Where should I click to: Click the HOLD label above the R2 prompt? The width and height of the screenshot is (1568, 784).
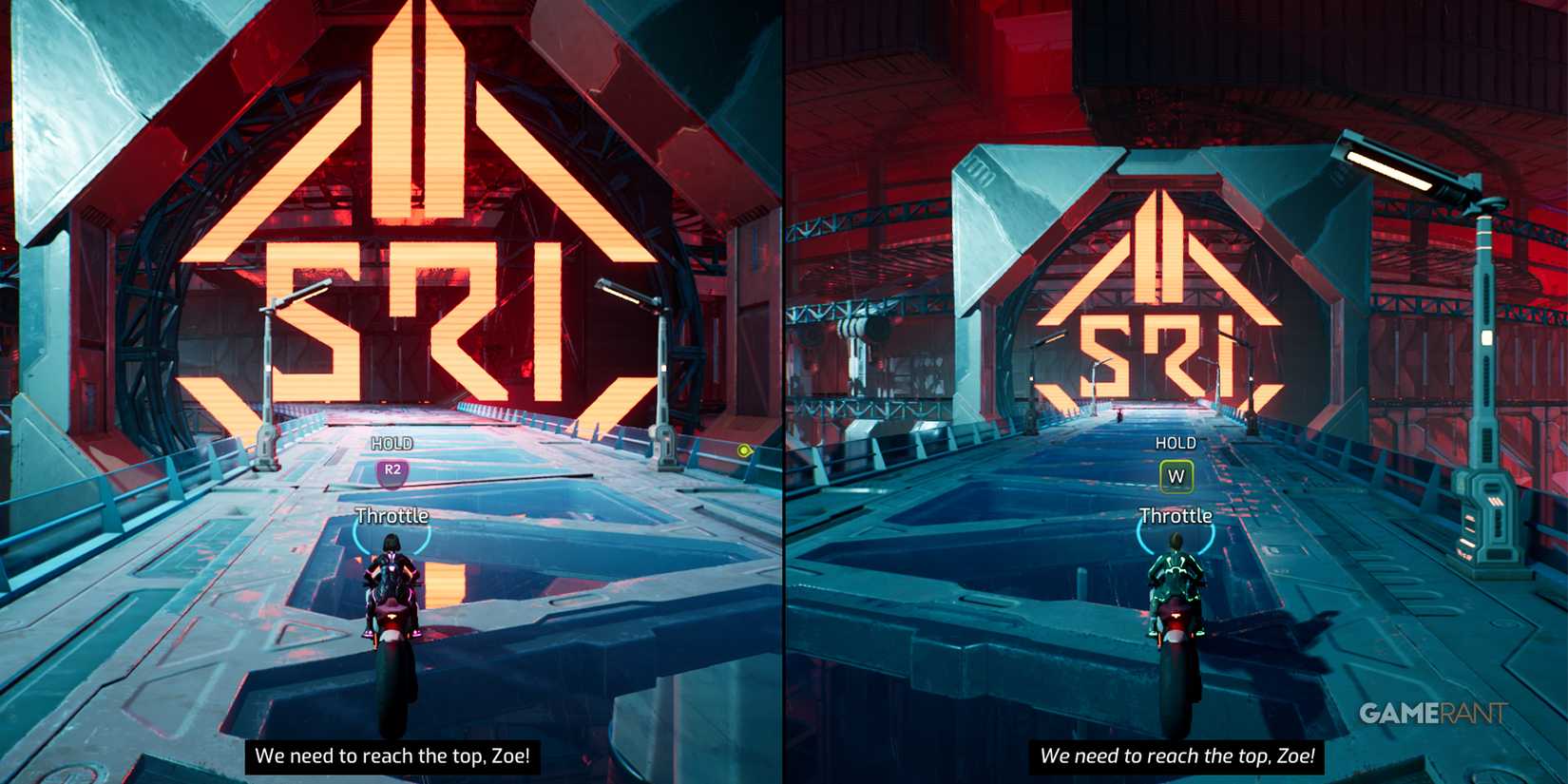click(392, 442)
